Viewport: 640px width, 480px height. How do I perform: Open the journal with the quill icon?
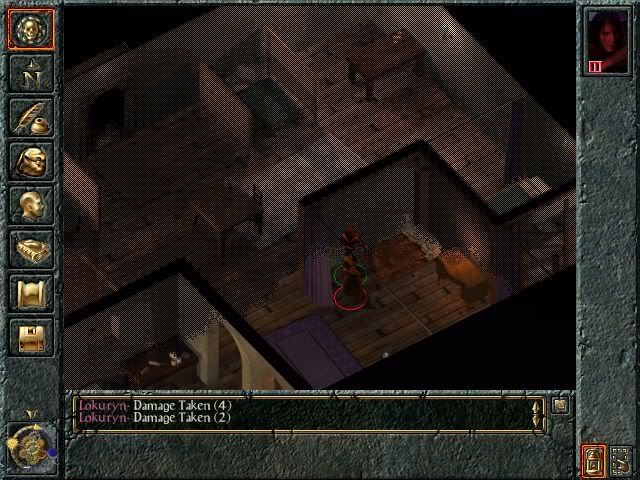(x=30, y=117)
